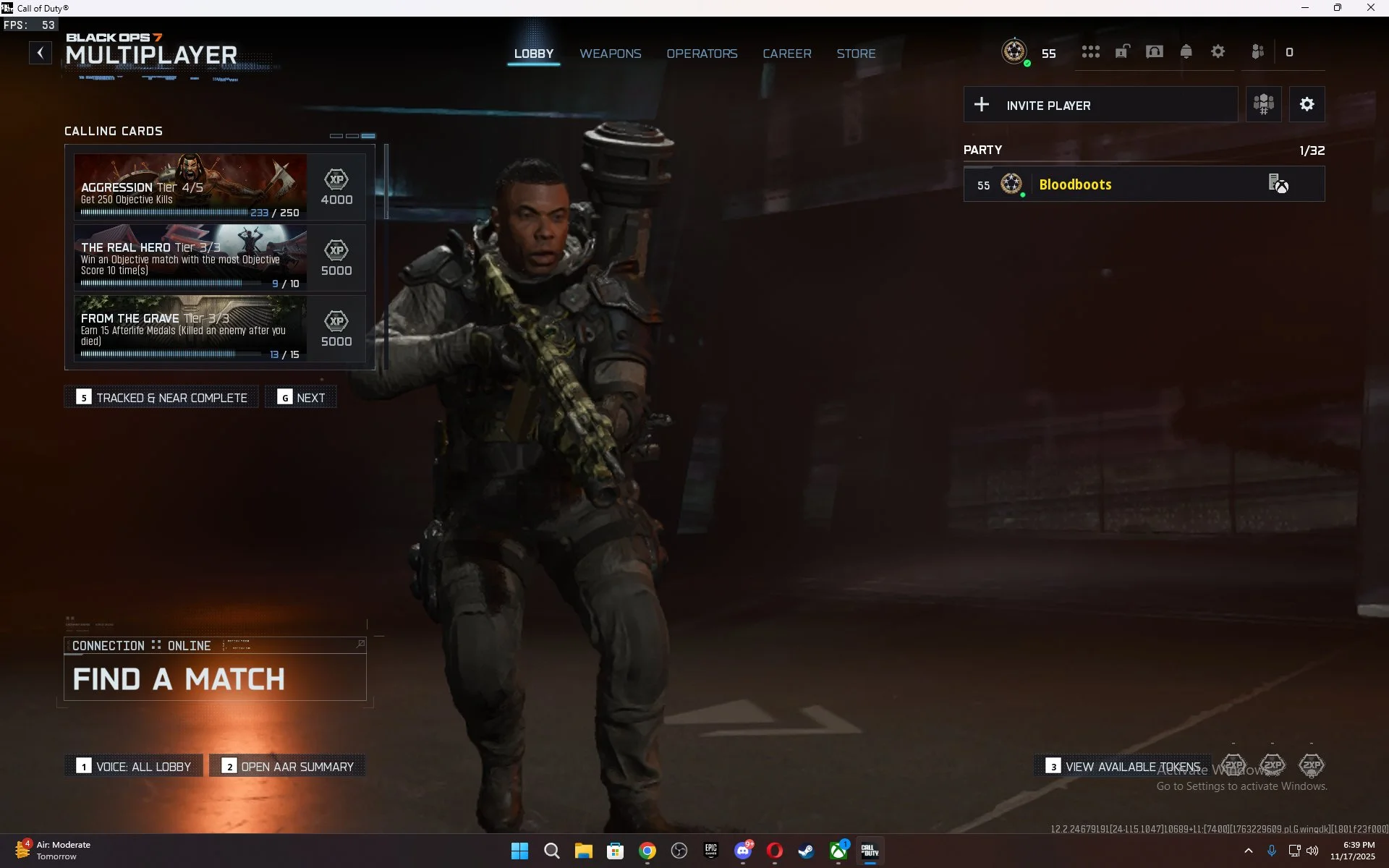Expand hidden icons chevron in system tray
Viewport: 1389px width, 868px height.
click(1248, 851)
